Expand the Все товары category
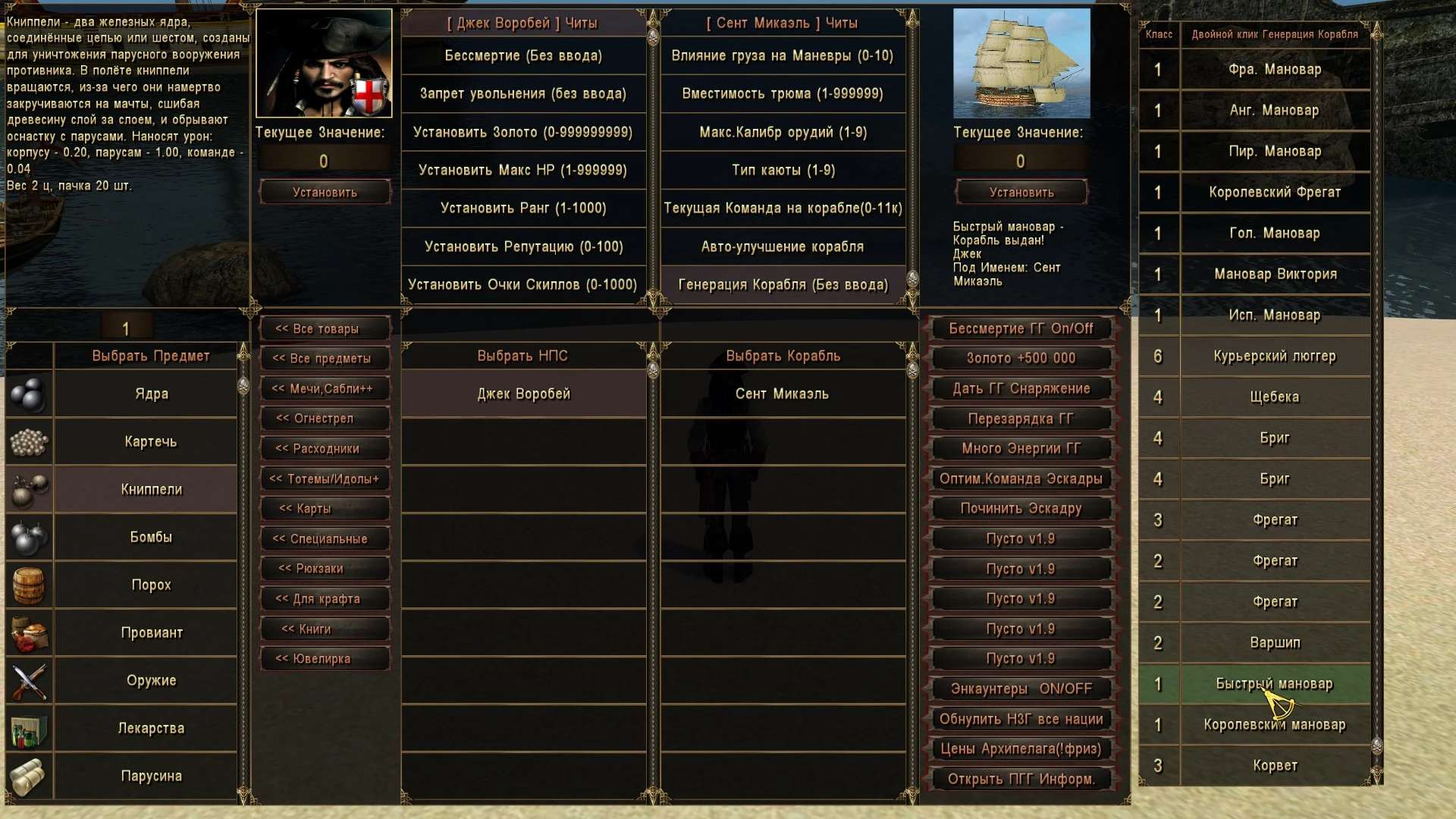The height and width of the screenshot is (819, 1456). [x=325, y=328]
